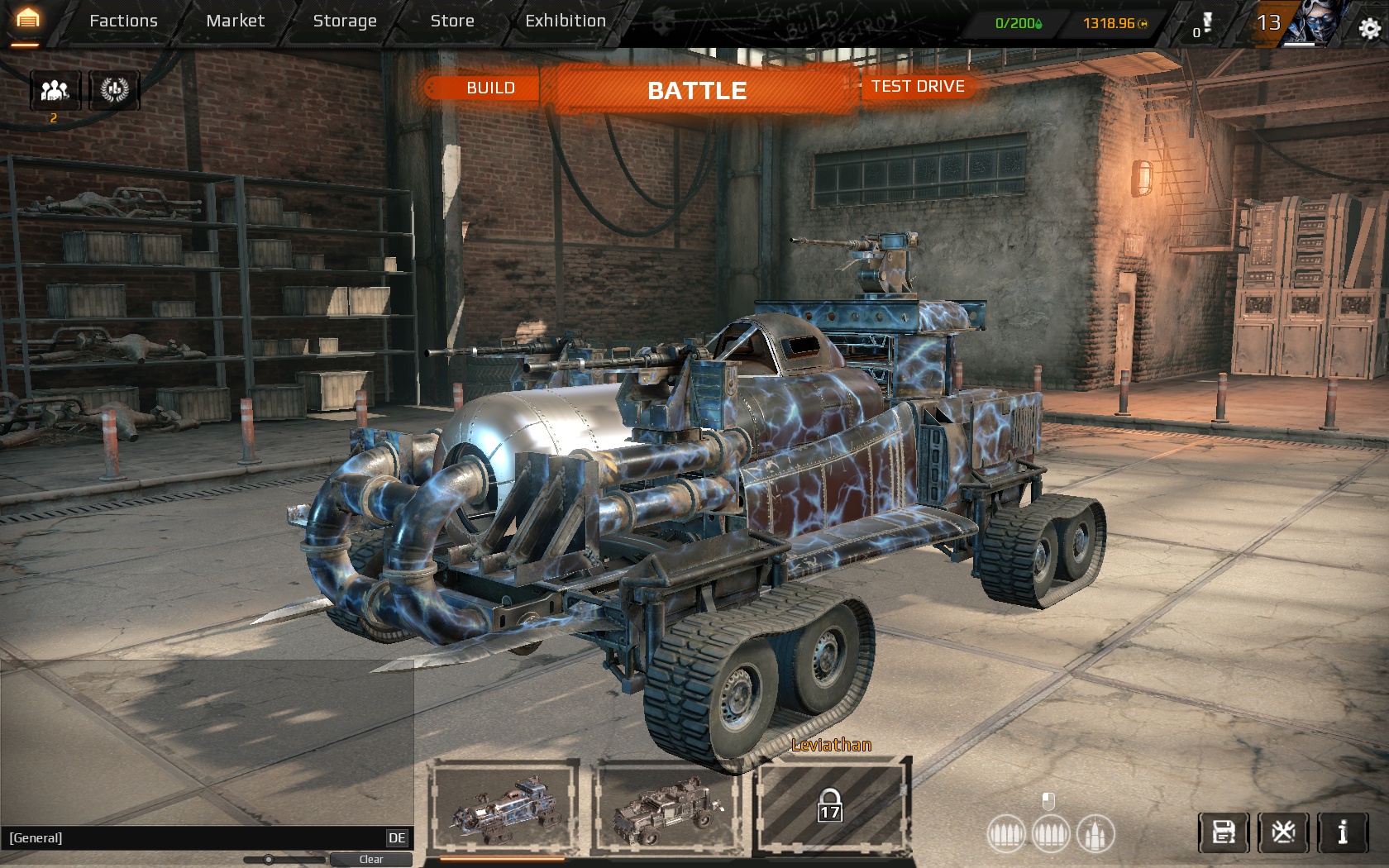Open the Store tab
1389x868 pixels.
pyautogui.click(x=452, y=21)
